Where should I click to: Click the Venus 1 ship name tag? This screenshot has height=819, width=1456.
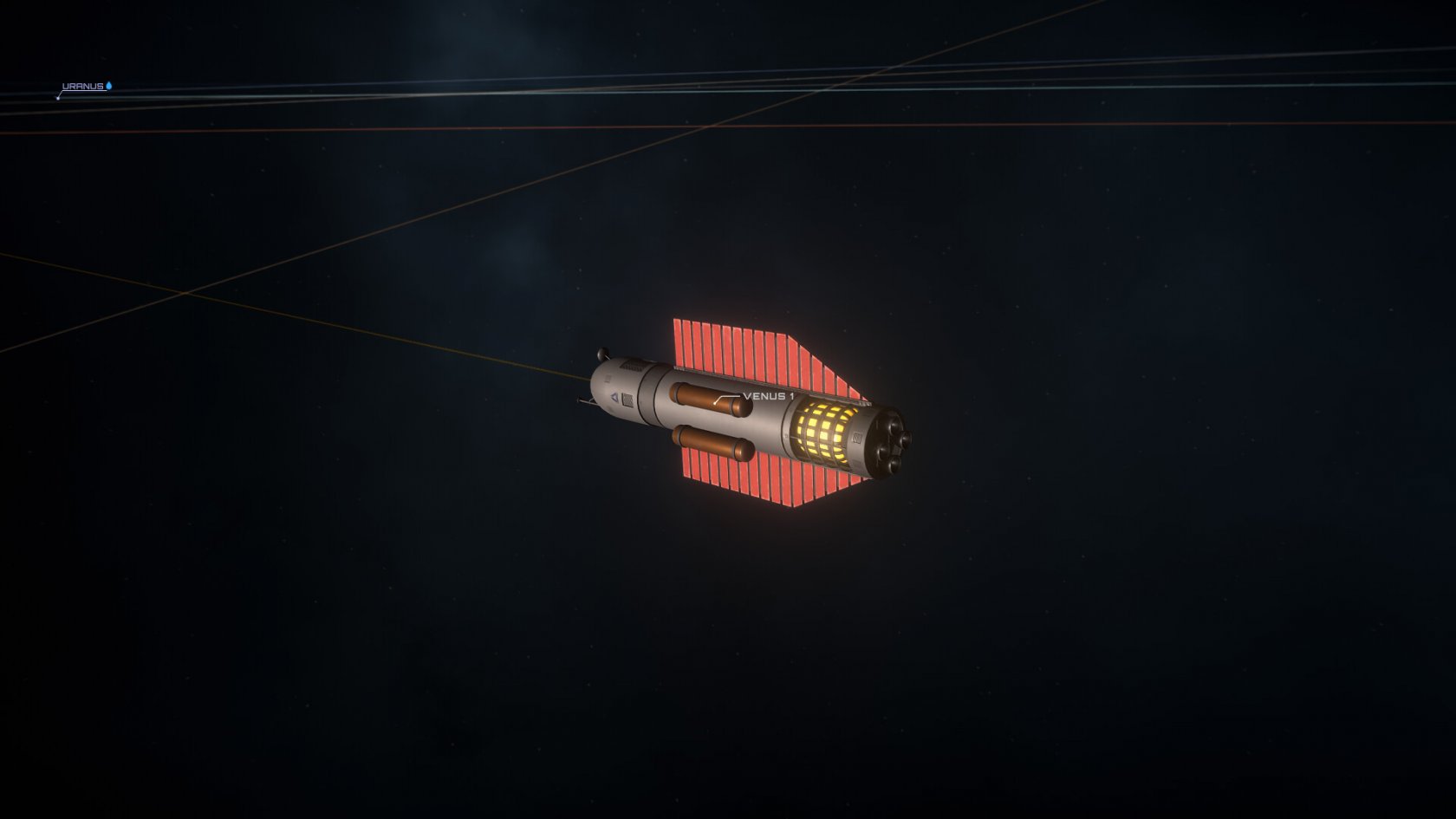[768, 396]
